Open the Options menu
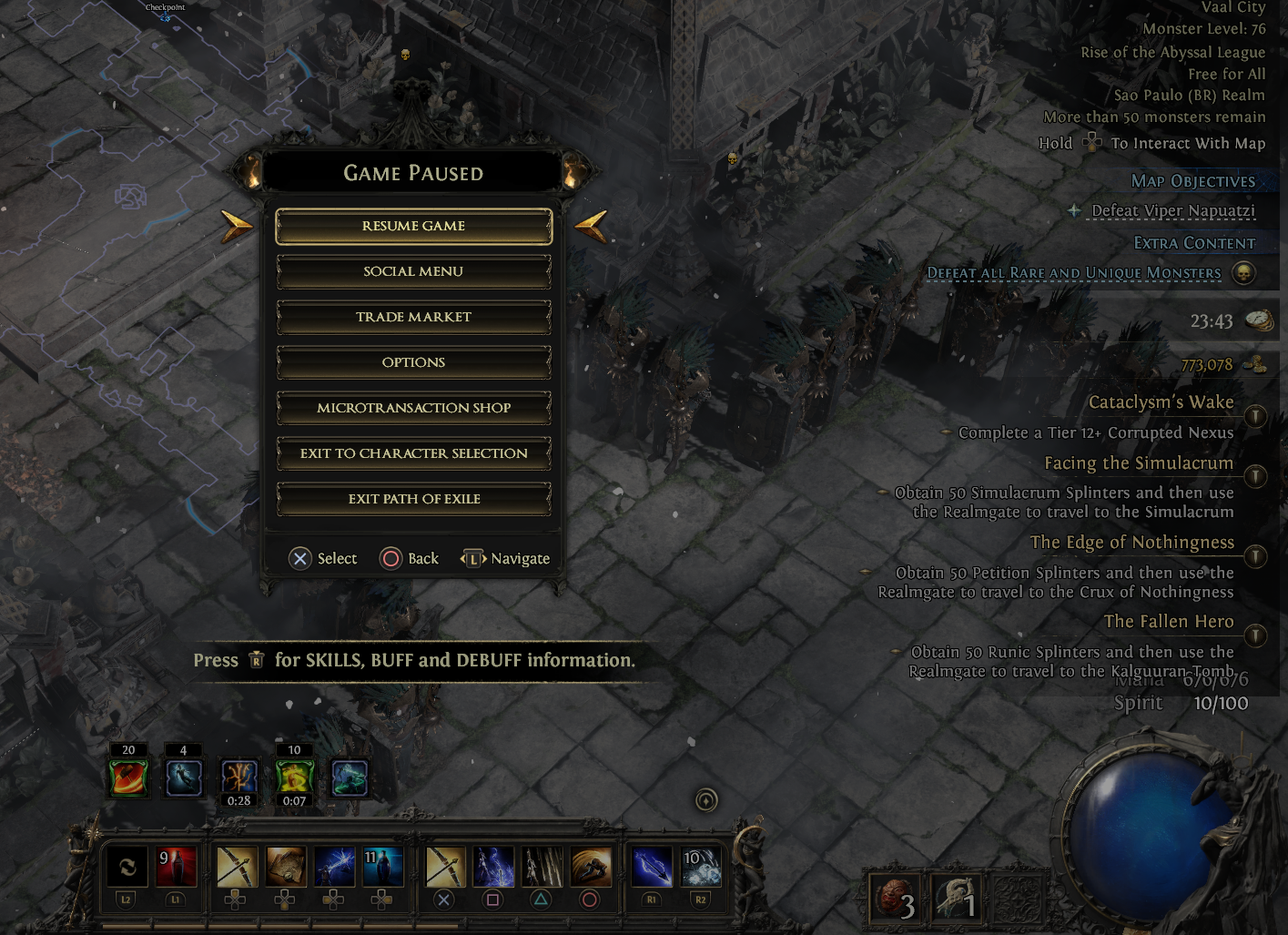The image size is (1288, 935). [413, 362]
